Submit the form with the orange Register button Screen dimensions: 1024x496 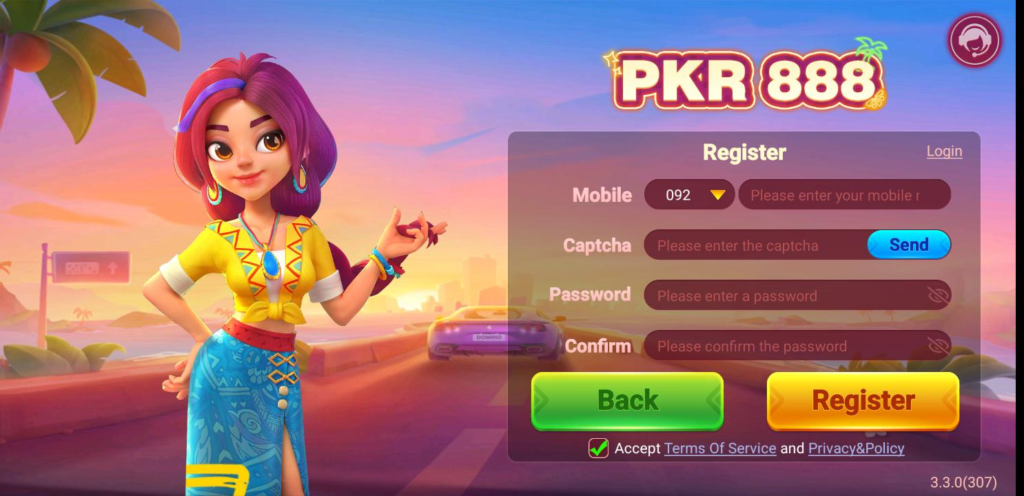pyautogui.click(x=862, y=401)
